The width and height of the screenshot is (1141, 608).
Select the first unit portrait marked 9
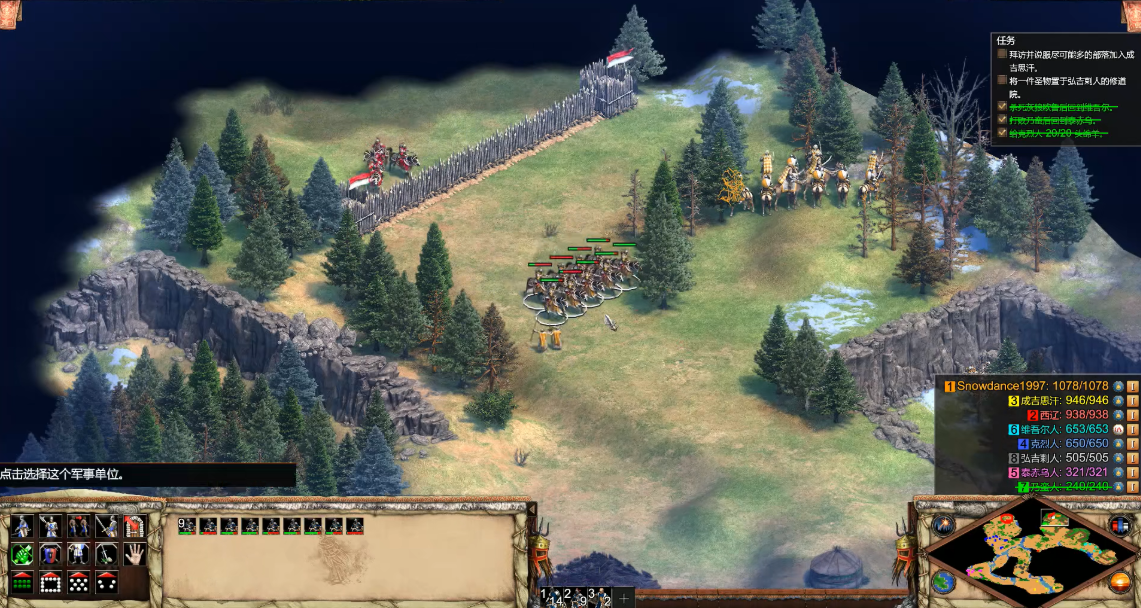(x=187, y=525)
